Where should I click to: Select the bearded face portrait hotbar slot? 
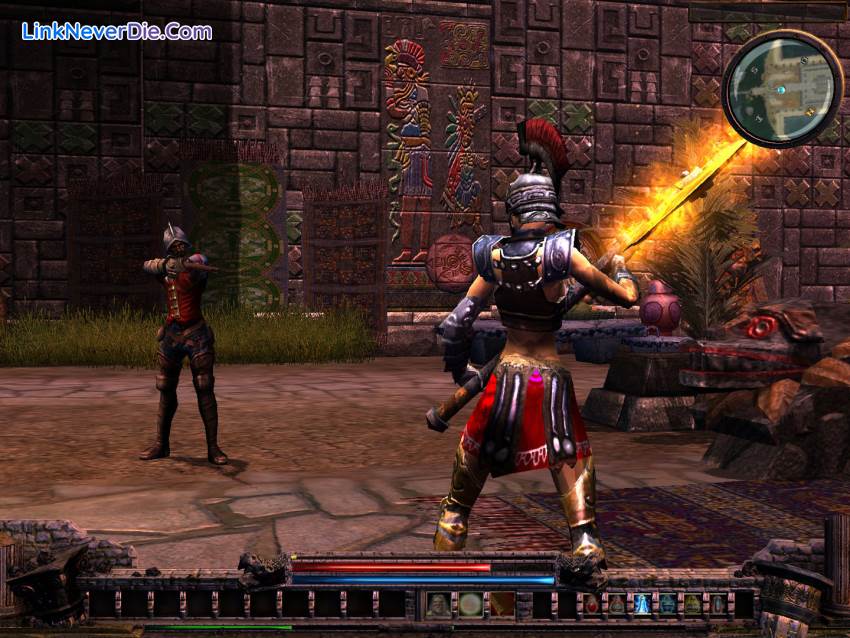(x=438, y=604)
